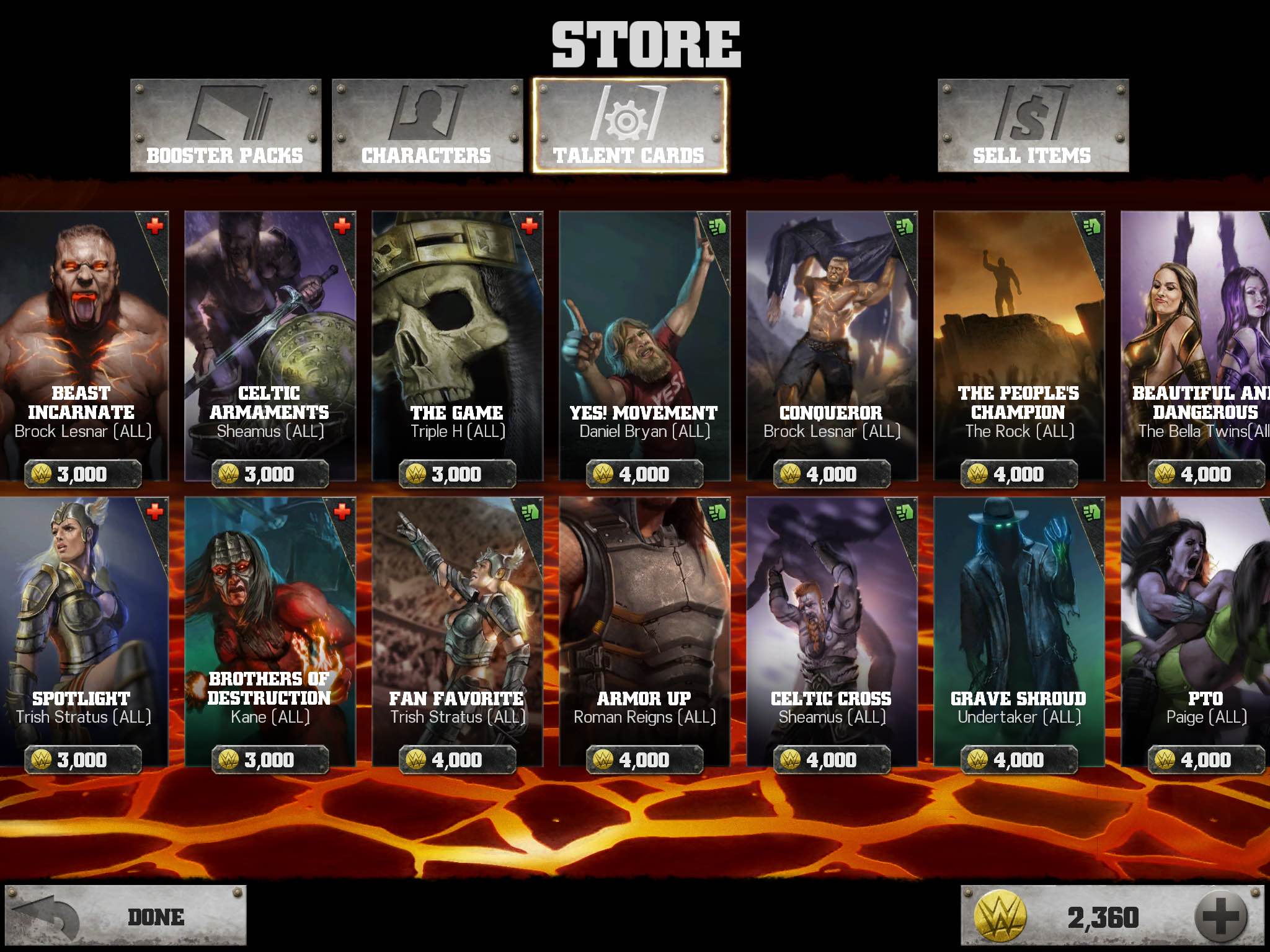Viewport: 1270px width, 952px height.
Task: Switch to the Booster Packs tab
Action: pyautogui.click(x=226, y=126)
